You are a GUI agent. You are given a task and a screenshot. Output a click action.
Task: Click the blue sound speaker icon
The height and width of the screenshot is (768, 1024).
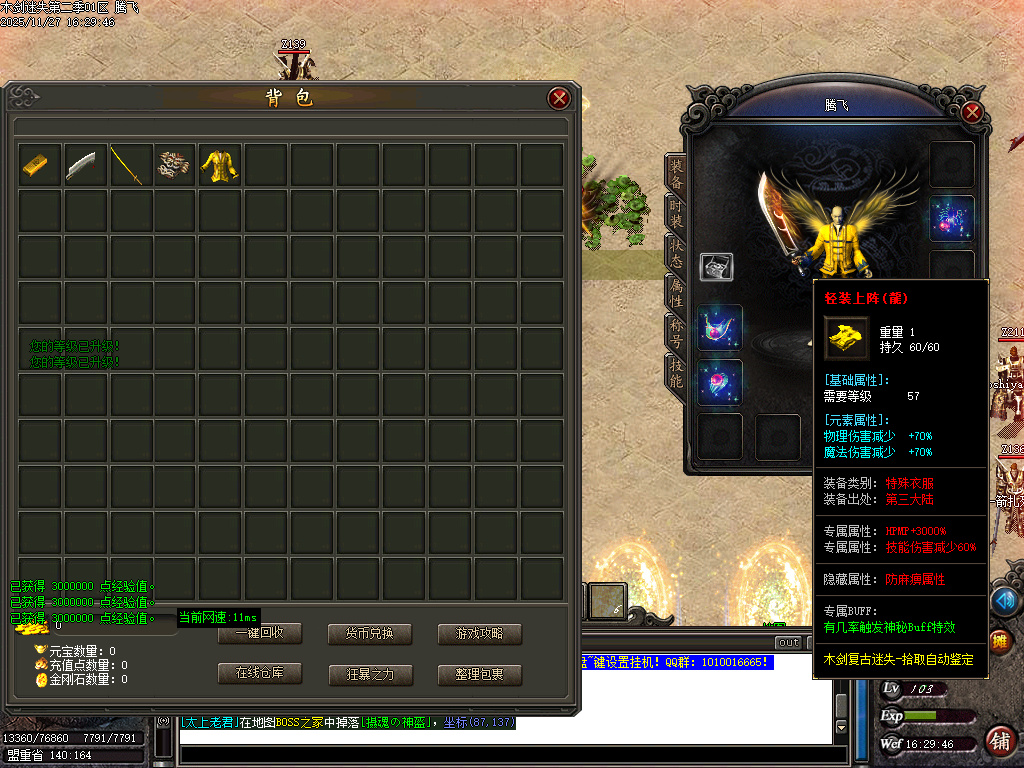click(1004, 600)
